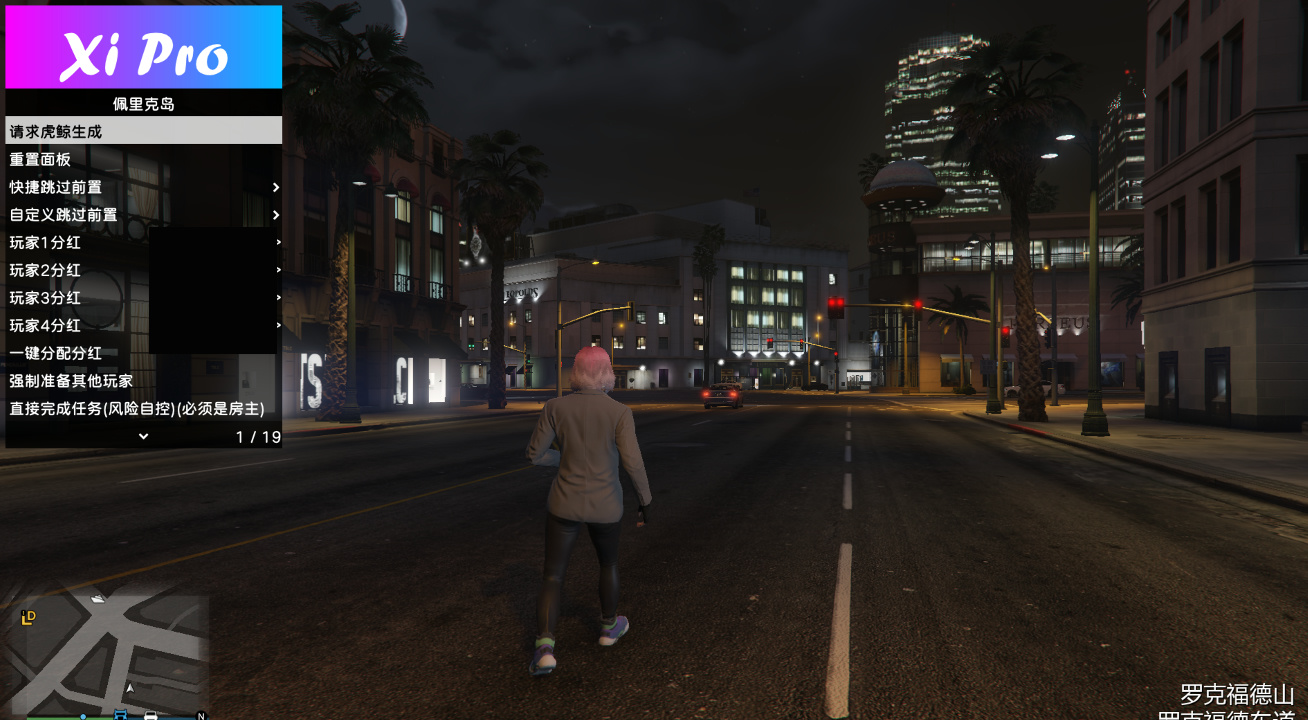The width and height of the screenshot is (1308, 720).
Task: Choose the 重置面板 option
Action: point(143,159)
